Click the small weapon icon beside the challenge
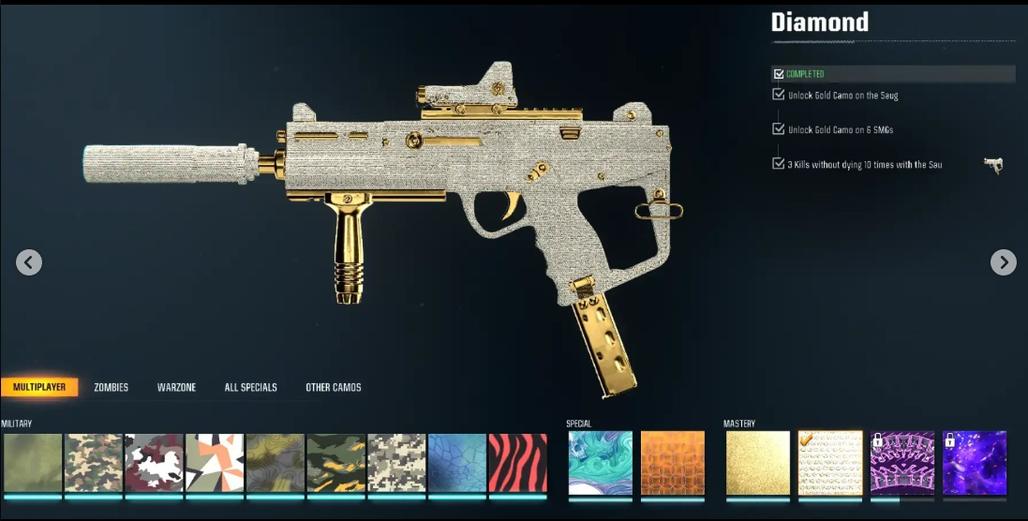Viewport: 1028px width, 521px height. point(992,165)
